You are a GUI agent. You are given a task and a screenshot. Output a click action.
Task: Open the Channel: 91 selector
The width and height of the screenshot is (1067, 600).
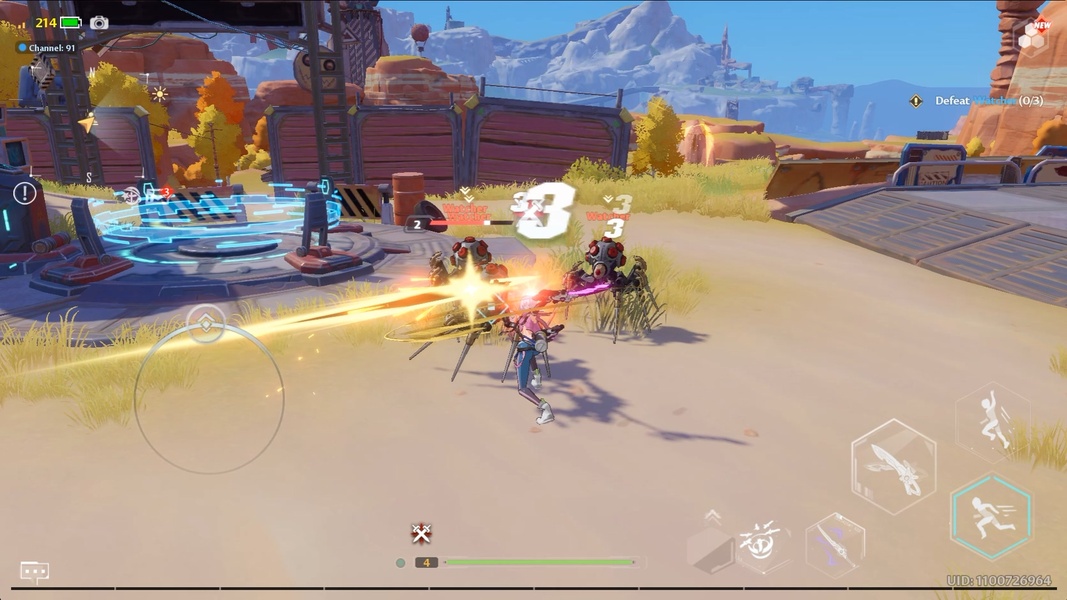[47, 47]
